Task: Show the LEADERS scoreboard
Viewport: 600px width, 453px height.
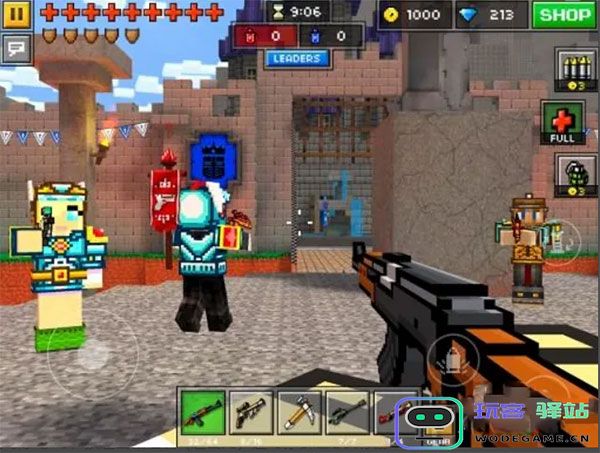Action: click(x=297, y=59)
